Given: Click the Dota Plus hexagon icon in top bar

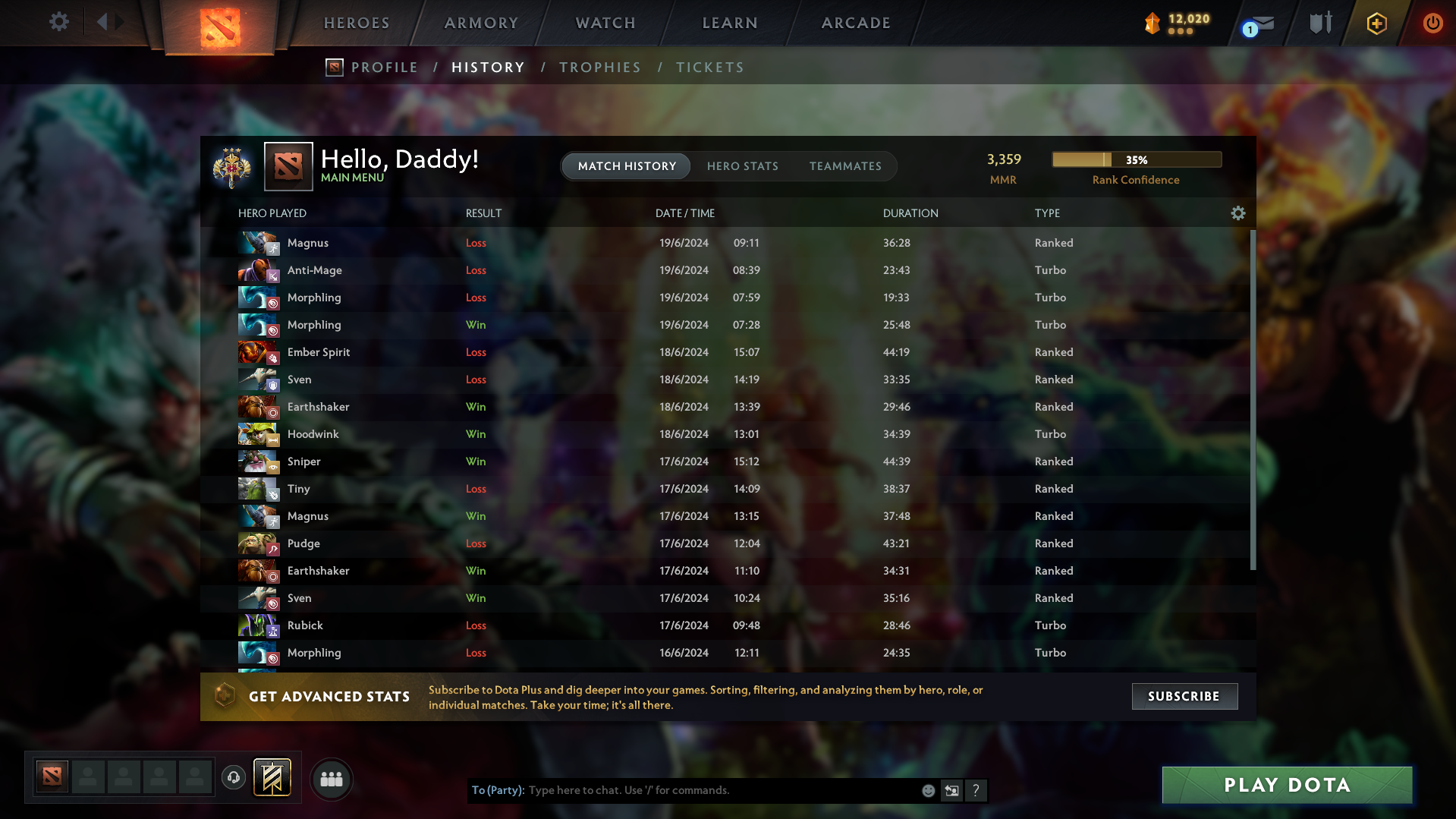Looking at the screenshot, I should [1376, 24].
